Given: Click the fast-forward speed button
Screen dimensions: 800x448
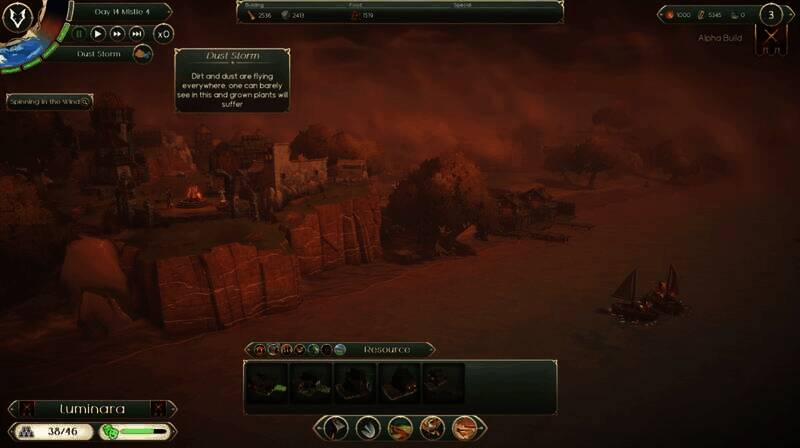Looking at the screenshot, I should [x=118, y=33].
